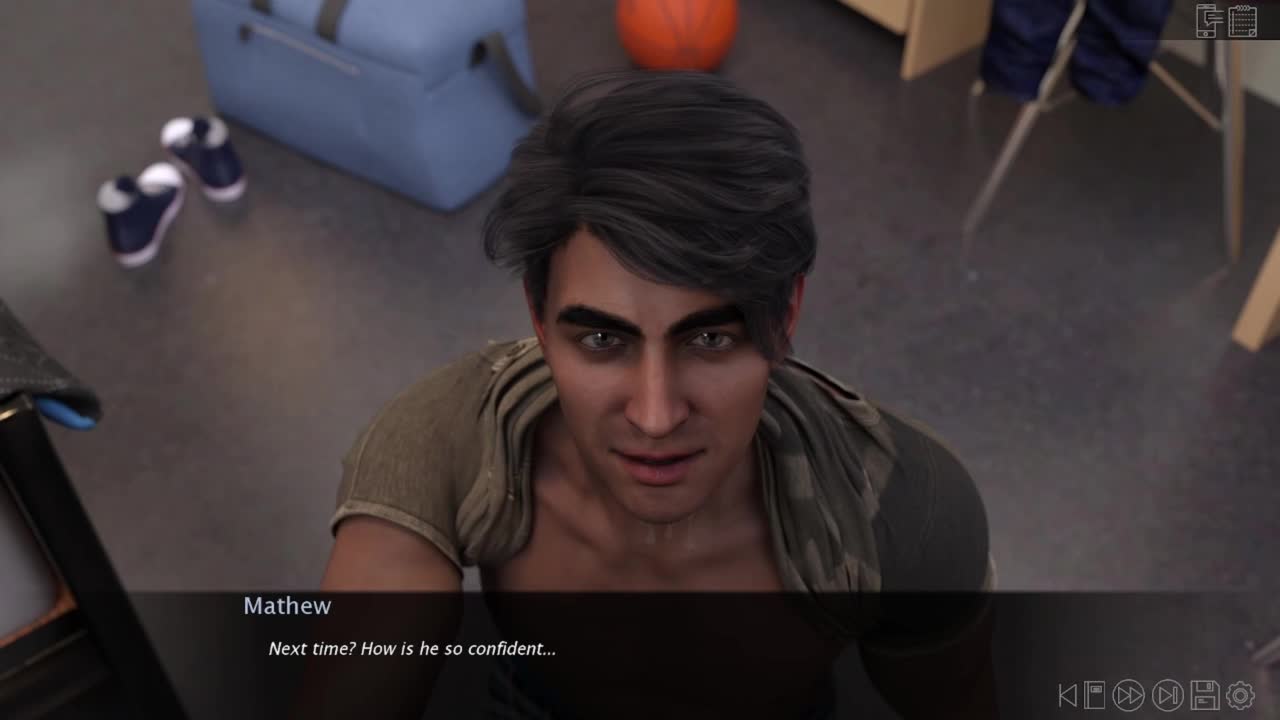1280x720 pixels.
Task: Open the notepad journal icon
Action: [x=1243, y=20]
